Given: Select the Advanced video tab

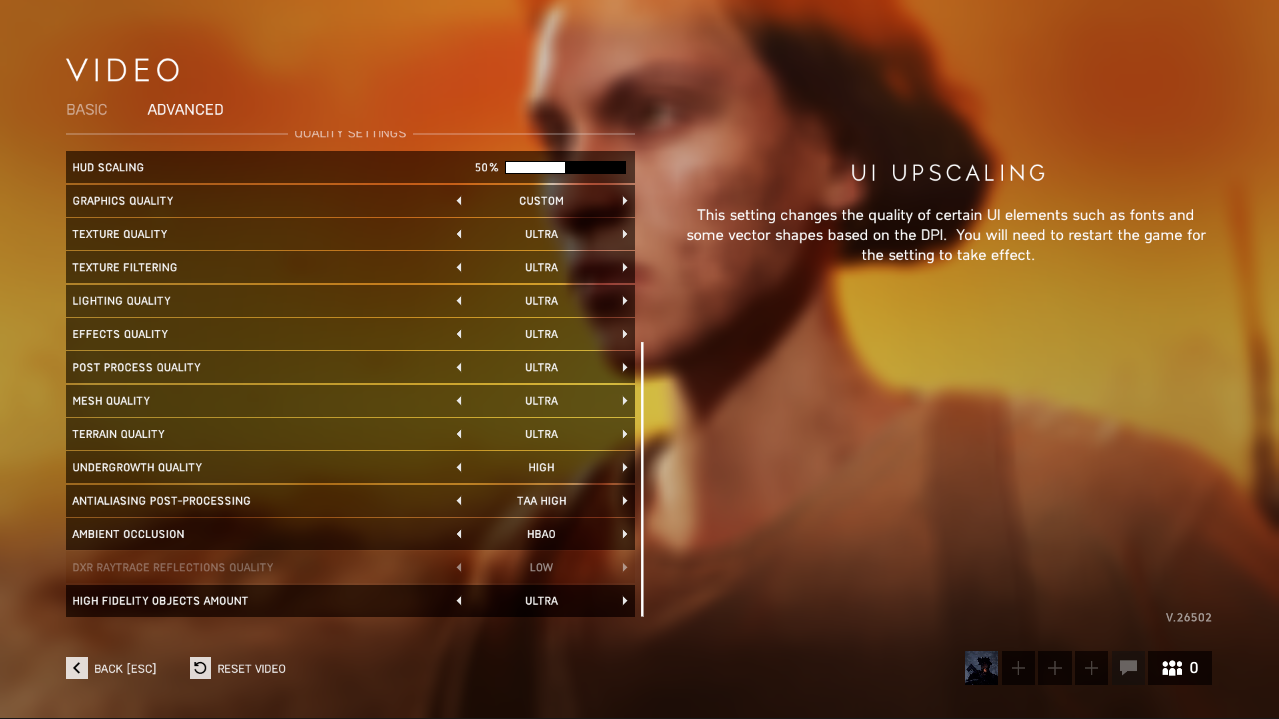Looking at the screenshot, I should [185, 110].
